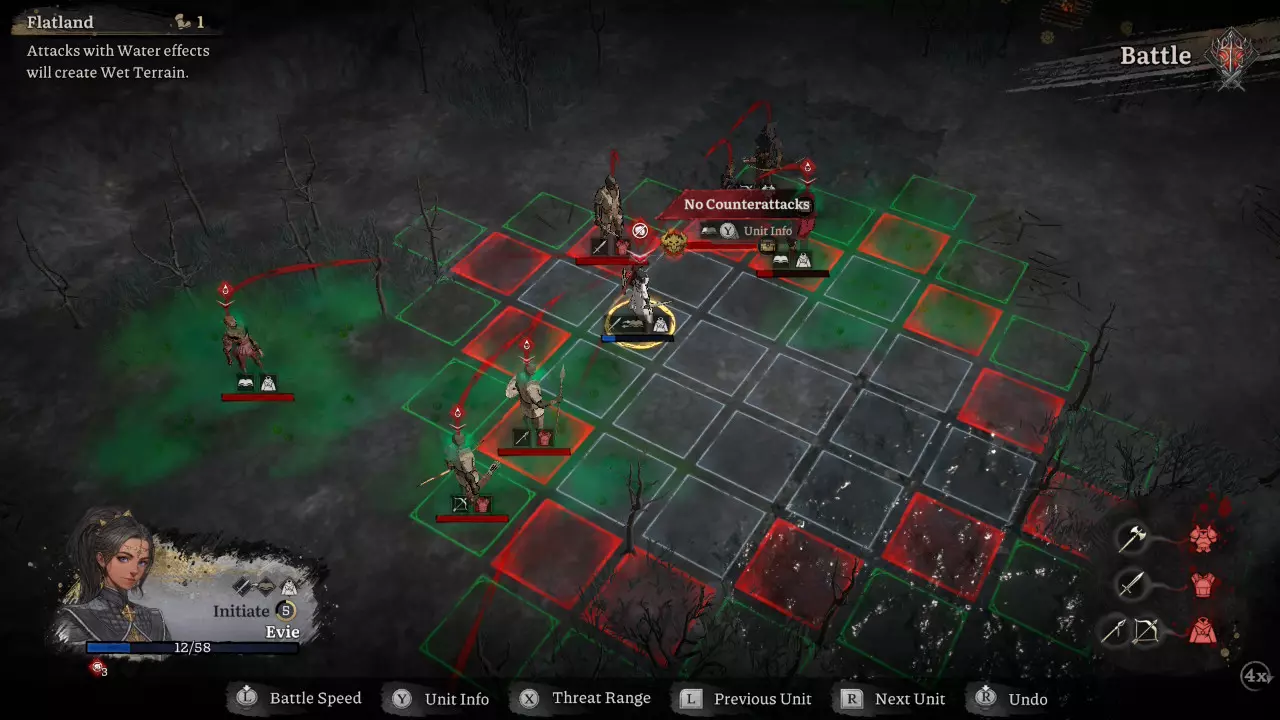The width and height of the screenshot is (1280, 720).
Task: Click the red hooded robe armor icon
Action: click(x=1202, y=630)
